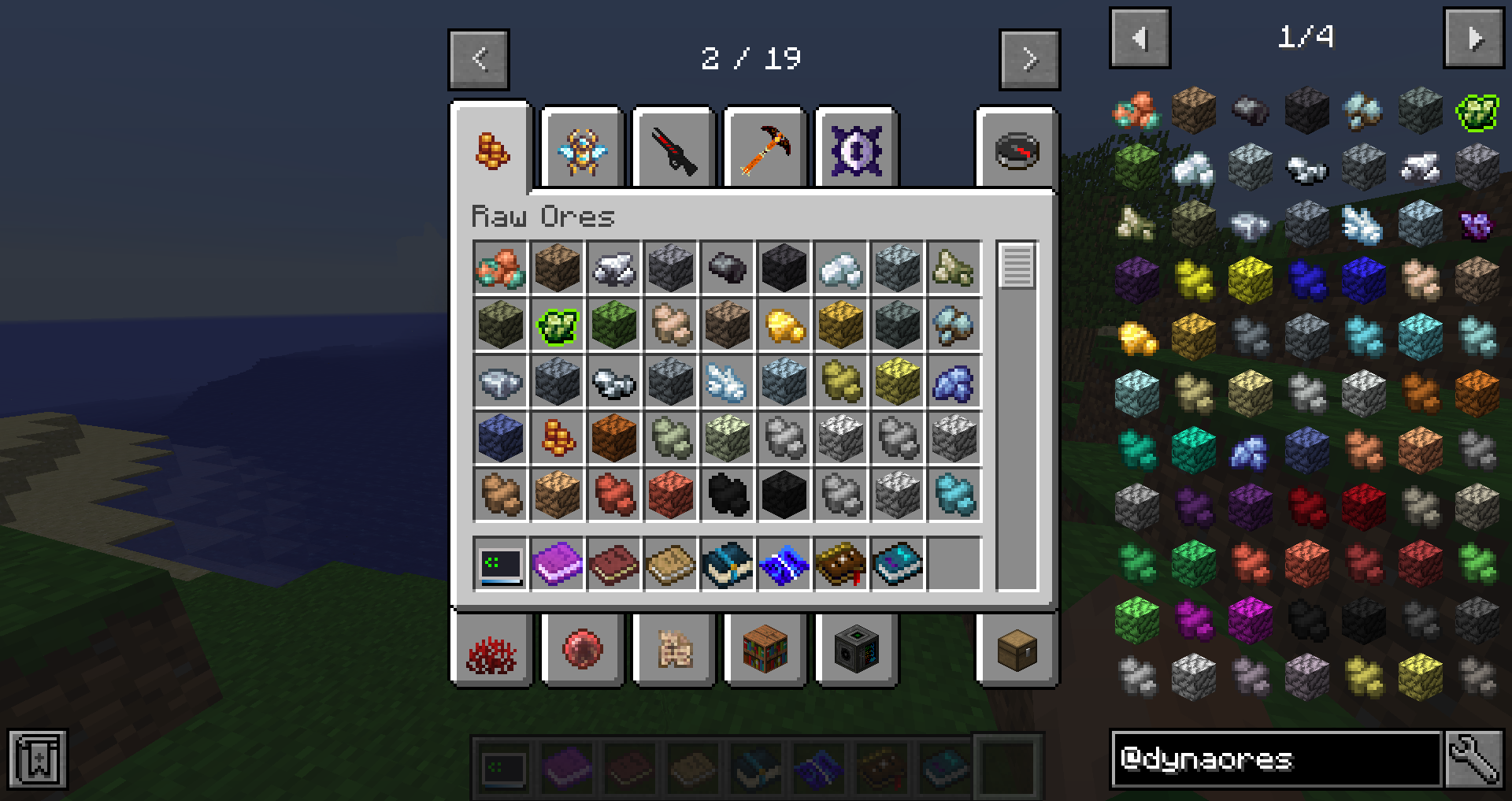The image size is (1512, 801).
Task: Go to the next recipe page with right arrow
Action: pyautogui.click(x=1029, y=59)
